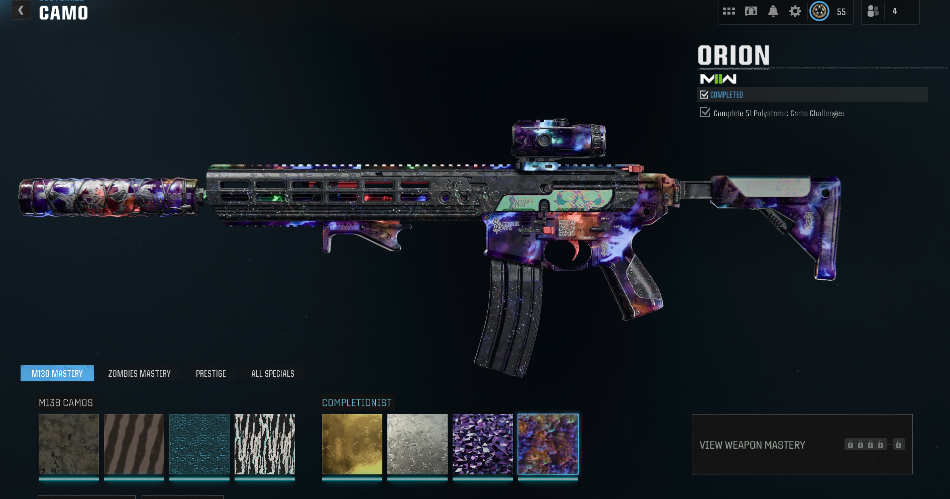Viewport: 950px width, 499px height.
Task: Choose the gold camo swatch
Action: tap(352, 444)
